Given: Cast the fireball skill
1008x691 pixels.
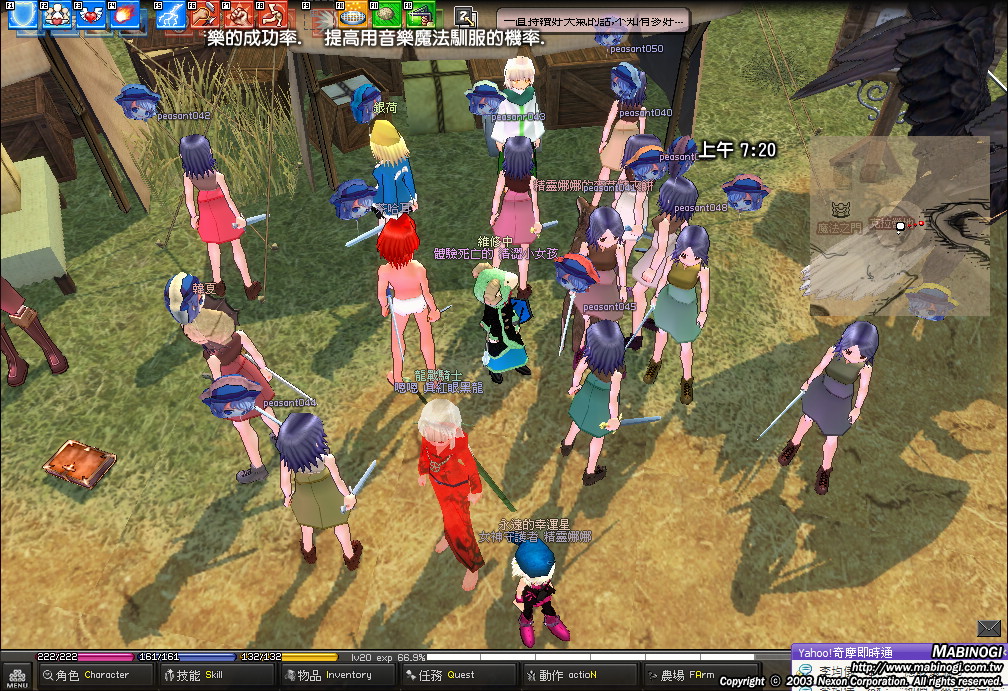Looking at the screenshot, I should pos(124,15).
